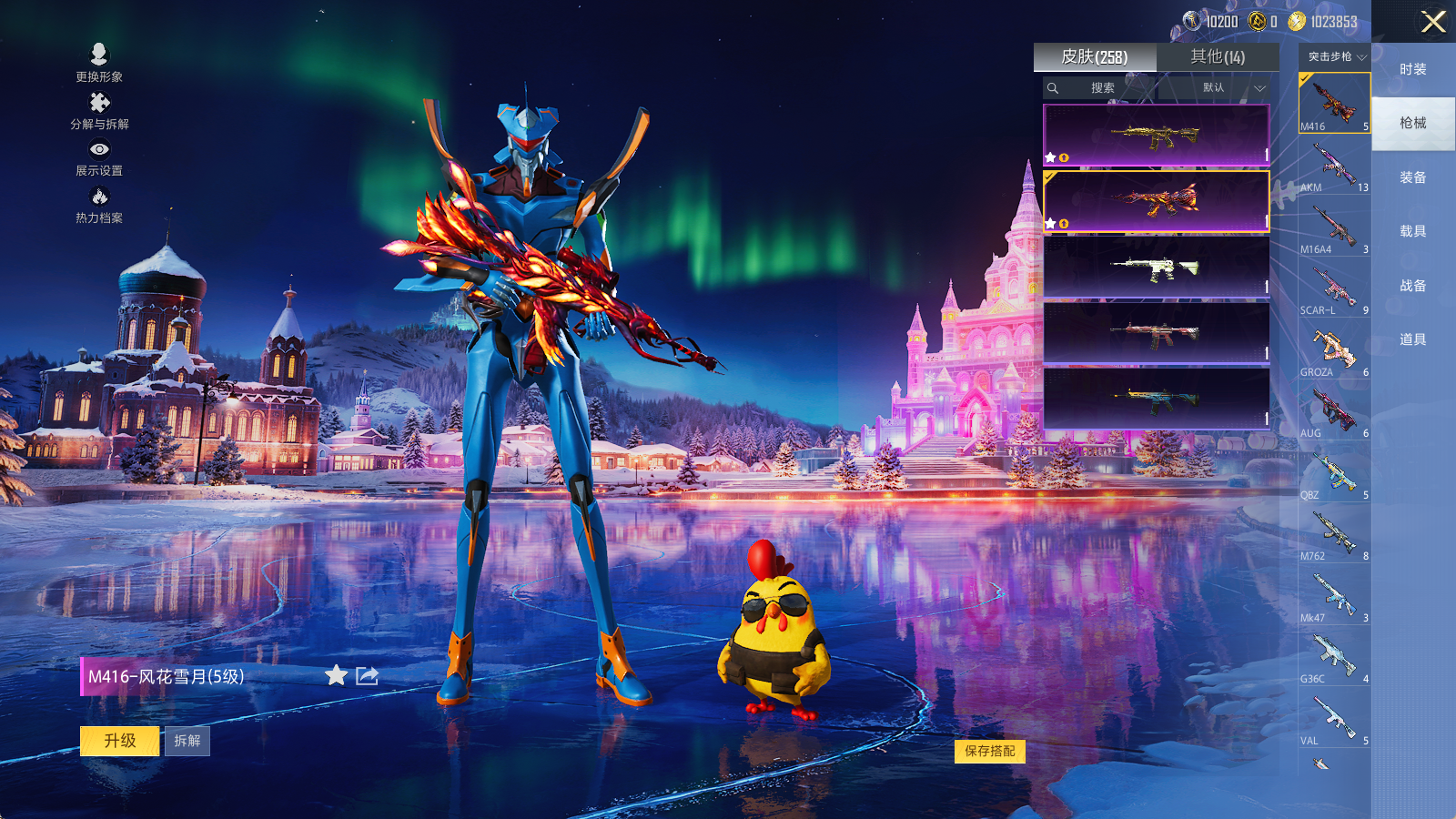Expand the 突击步枪 weapon type dropdown
1456x819 pixels.
pos(1336,57)
